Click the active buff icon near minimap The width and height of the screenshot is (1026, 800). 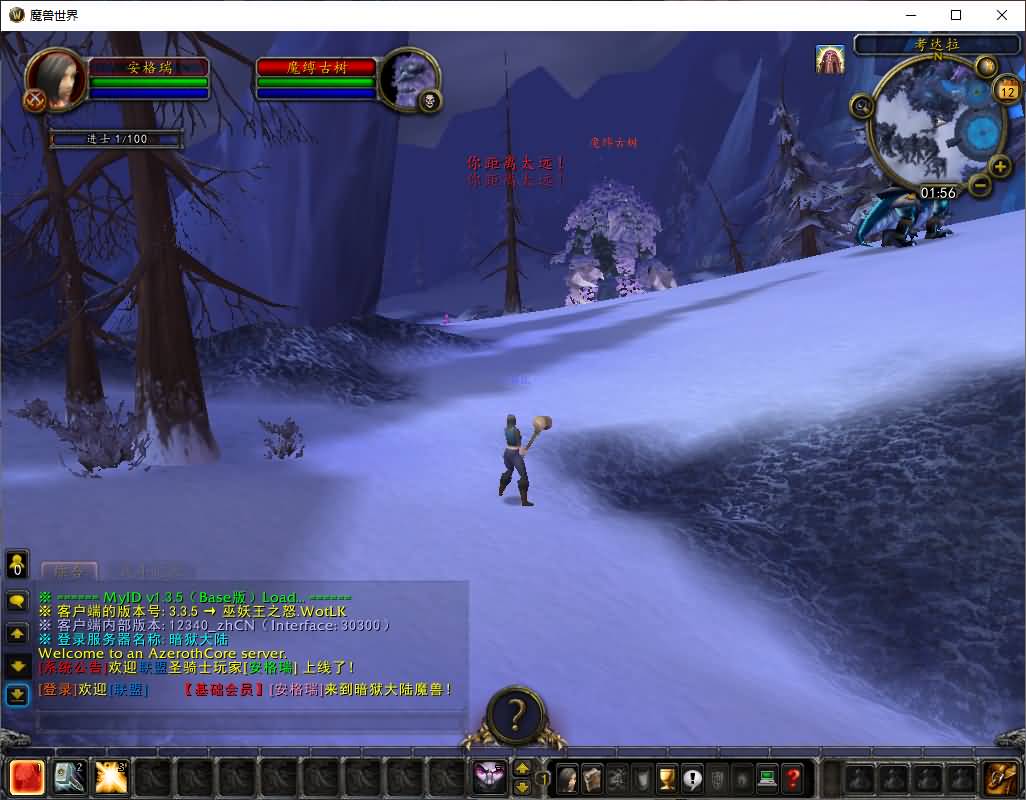830,59
